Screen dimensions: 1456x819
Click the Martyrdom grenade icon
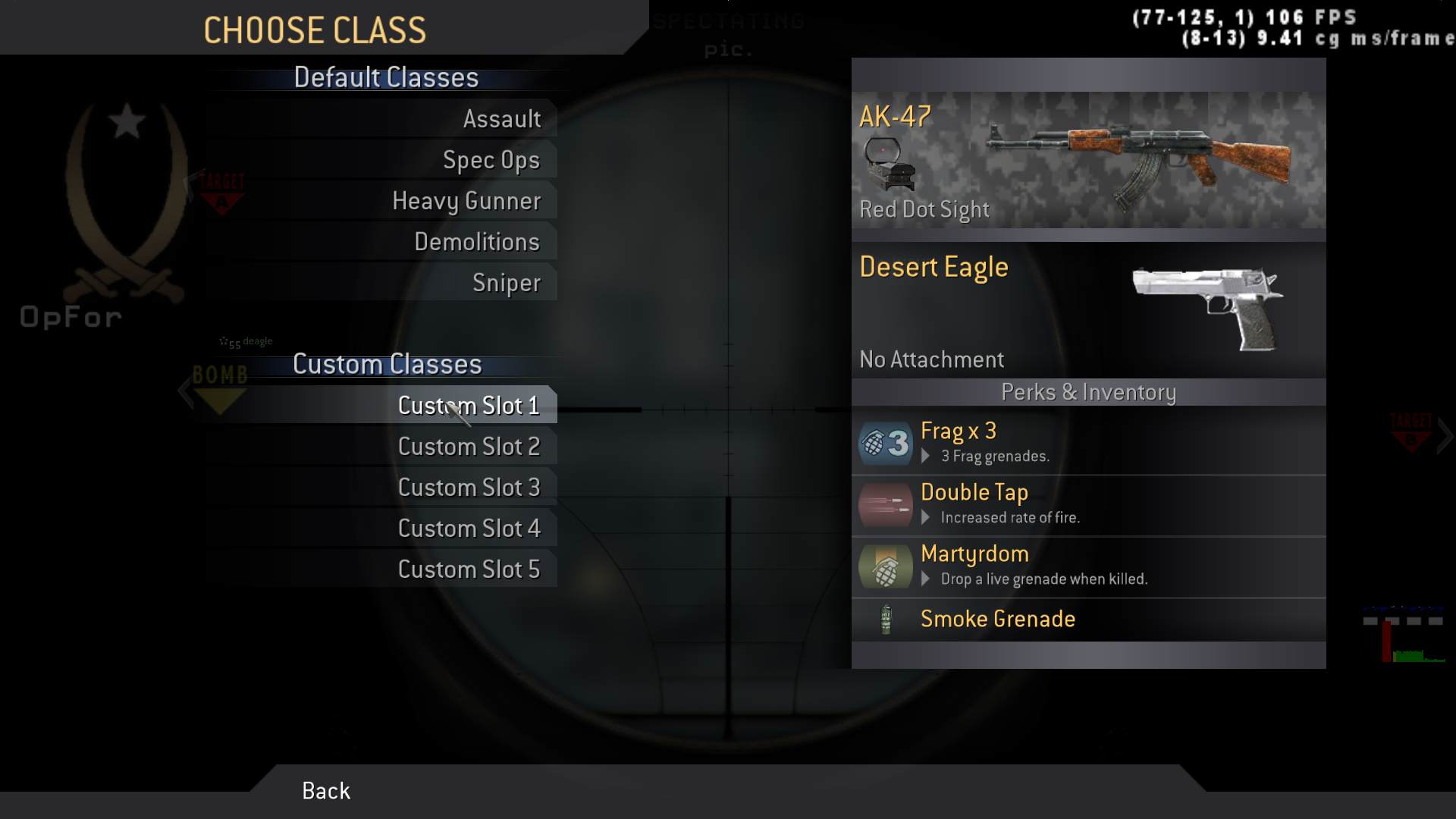[884, 566]
